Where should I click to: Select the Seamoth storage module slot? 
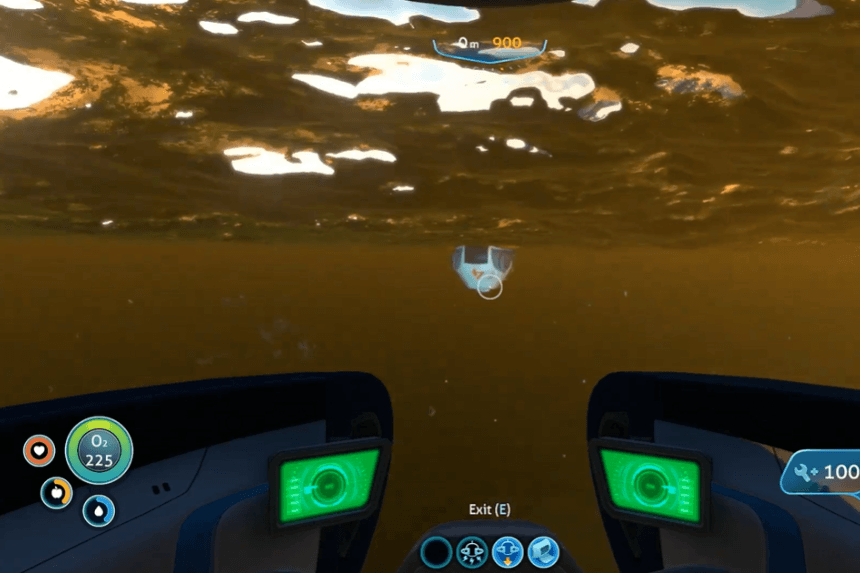tap(543, 551)
